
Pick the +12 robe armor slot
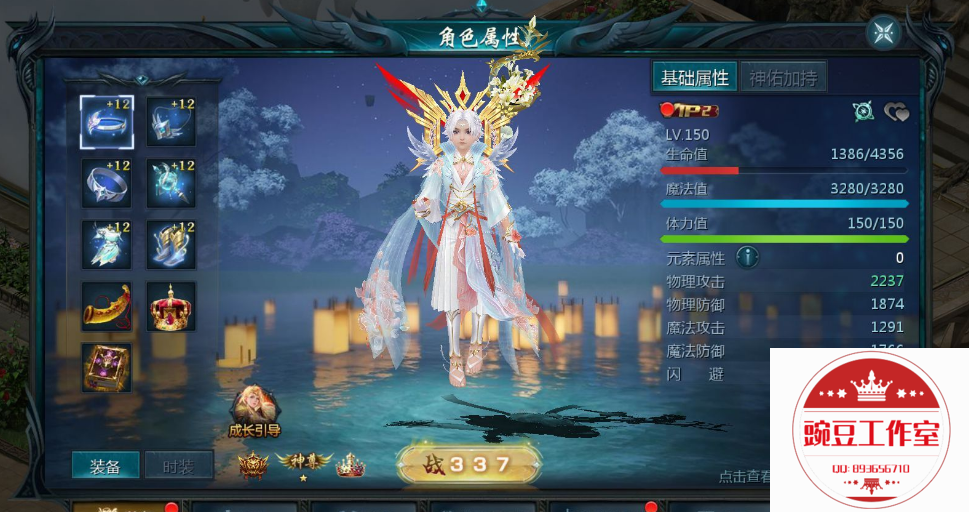pyautogui.click(x=107, y=245)
